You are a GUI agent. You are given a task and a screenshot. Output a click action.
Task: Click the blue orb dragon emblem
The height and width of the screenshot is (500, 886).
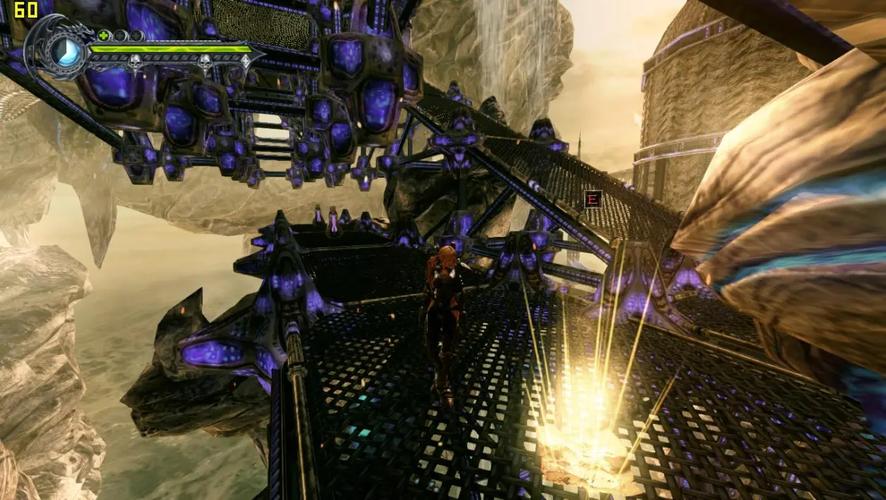pyautogui.click(x=67, y=51)
